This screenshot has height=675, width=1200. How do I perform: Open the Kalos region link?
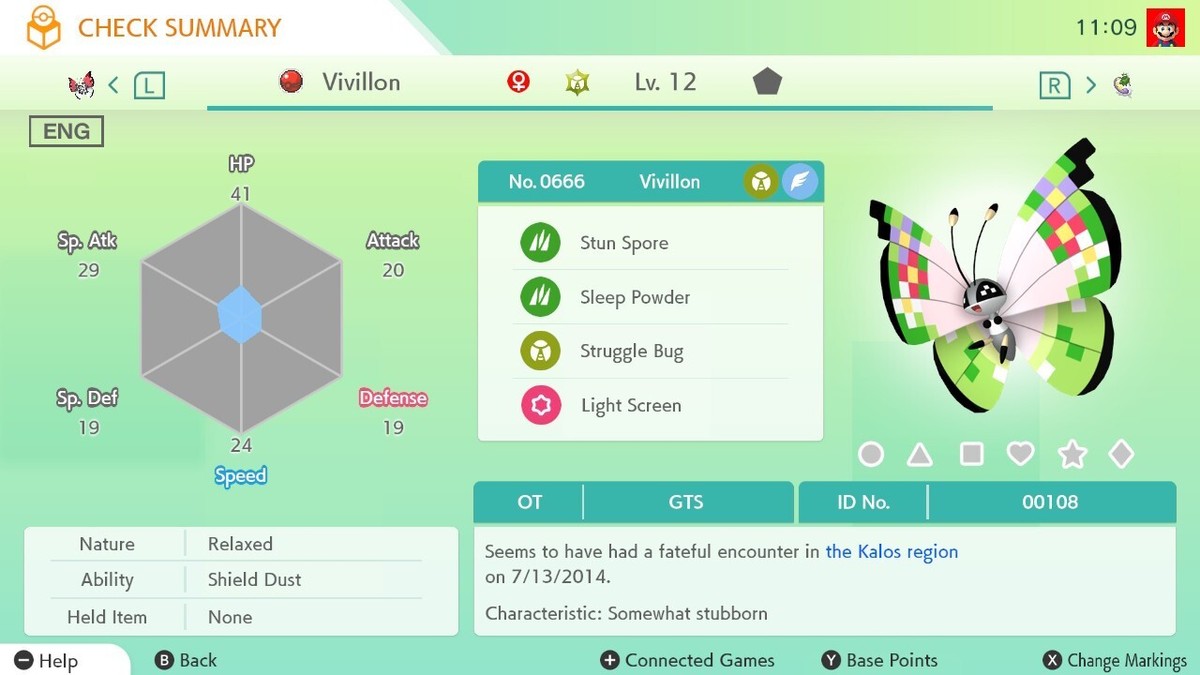891,551
